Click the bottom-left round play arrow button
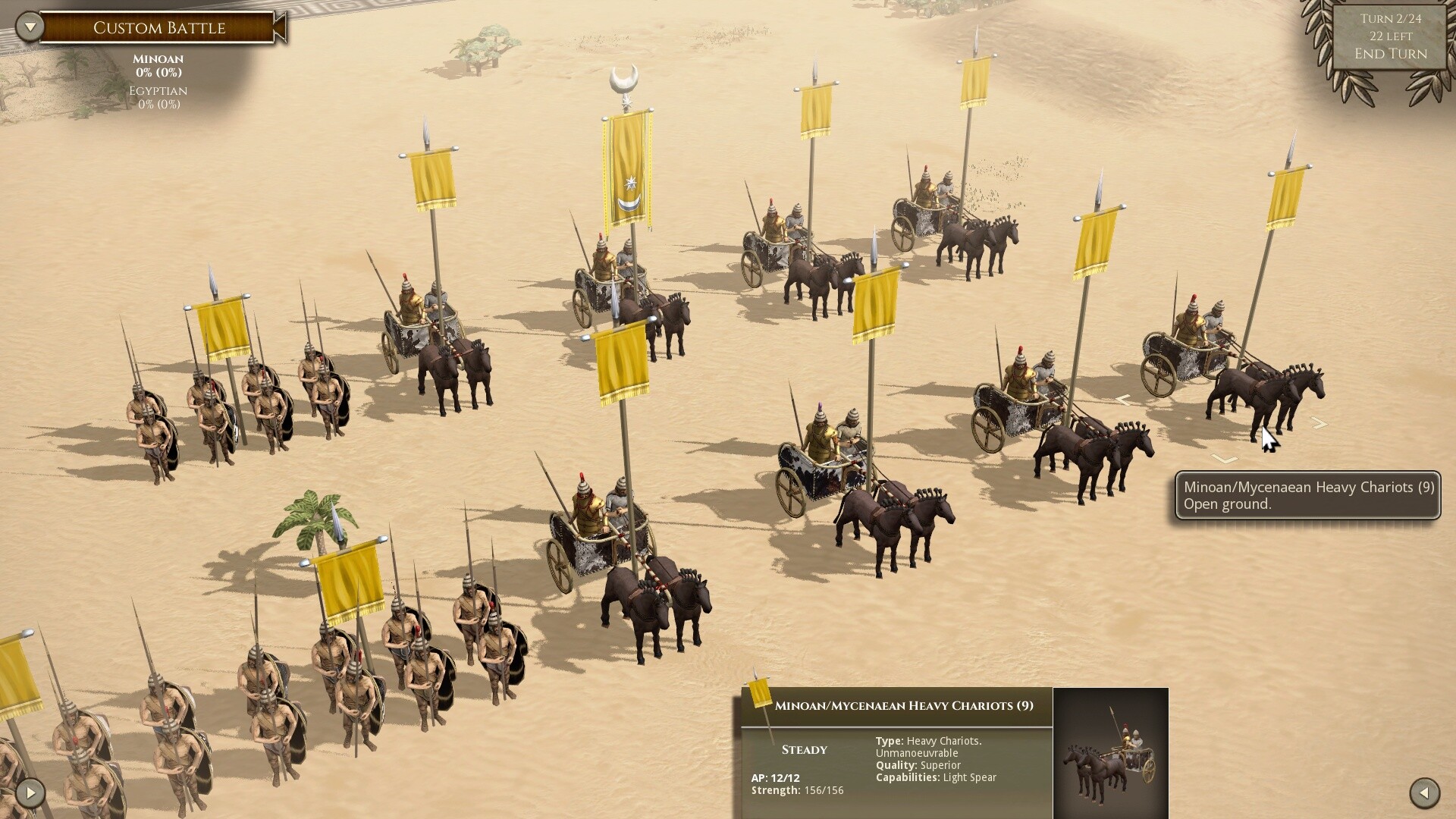This screenshot has height=819, width=1456. [30, 793]
